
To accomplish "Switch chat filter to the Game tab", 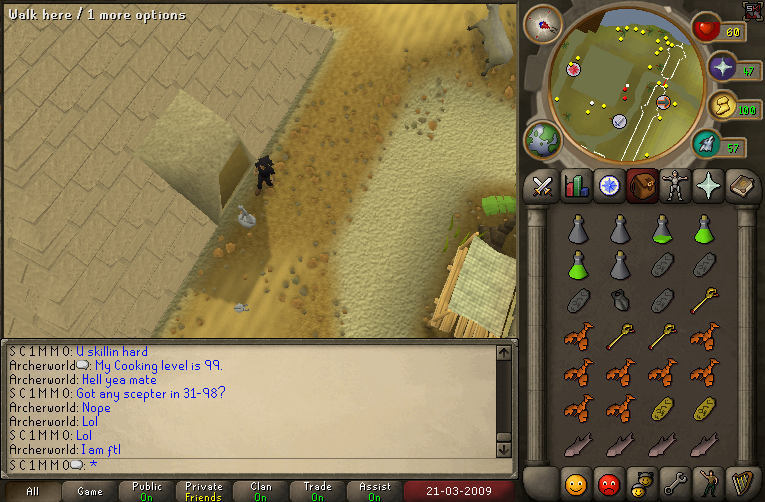I will pyautogui.click(x=90, y=491).
